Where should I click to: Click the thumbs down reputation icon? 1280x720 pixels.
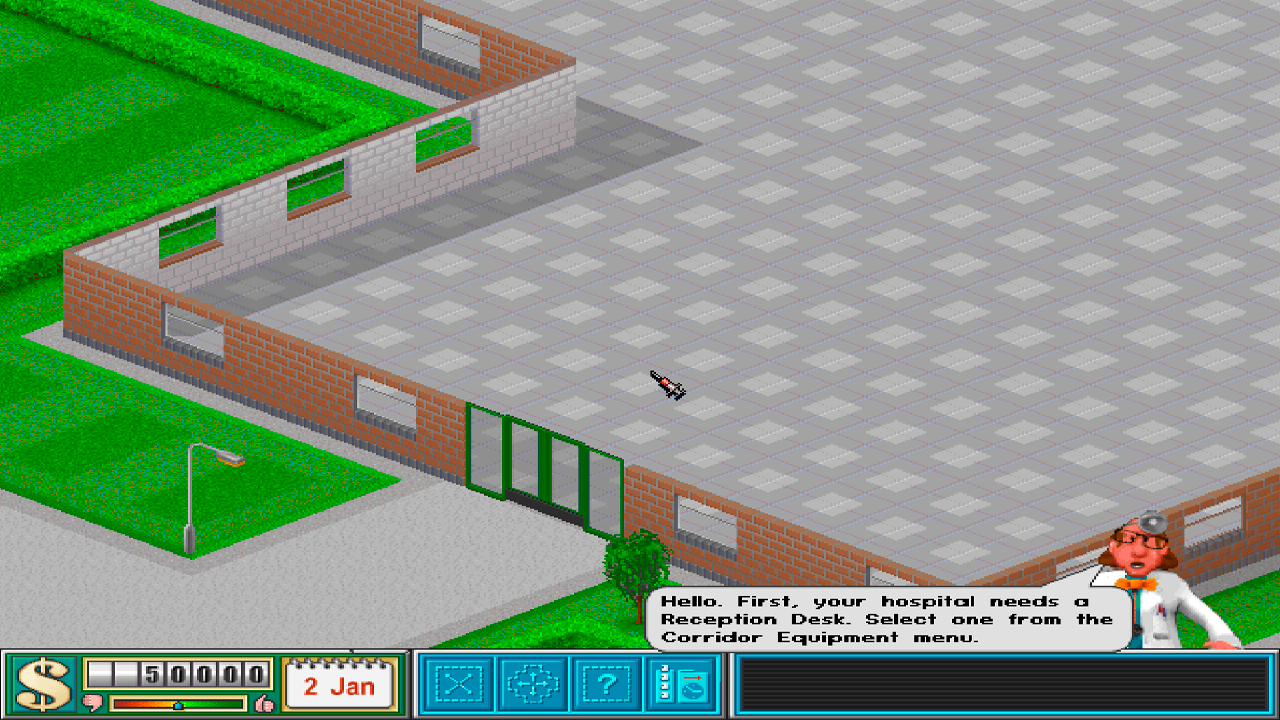(92, 702)
